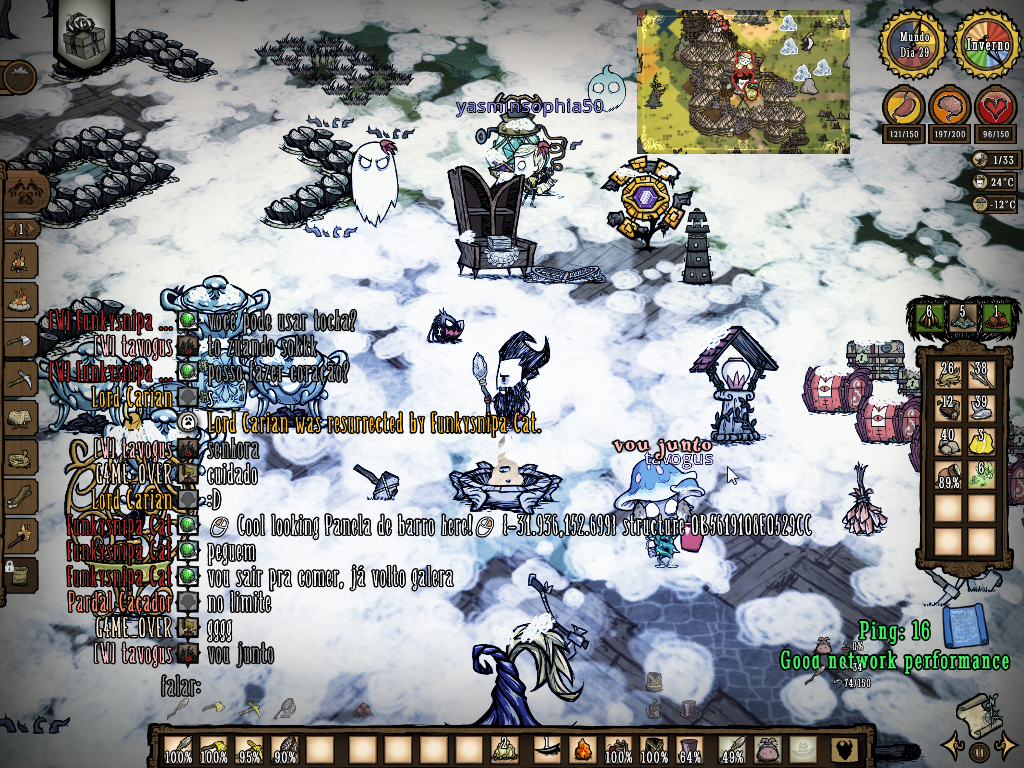1024x768 pixels.
Task: Select the fire item in hotbar
Action: 583,749
